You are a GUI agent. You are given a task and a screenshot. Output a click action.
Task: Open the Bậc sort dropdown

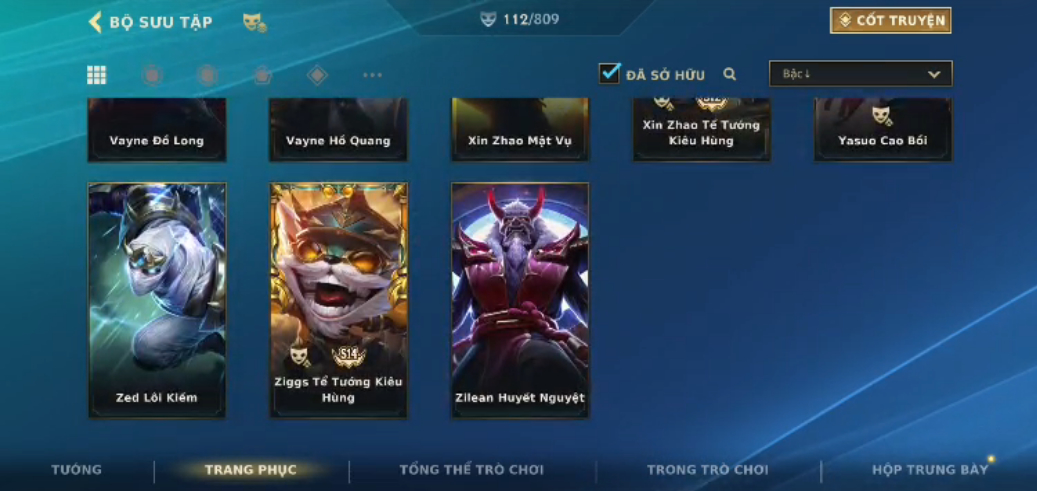(860, 74)
